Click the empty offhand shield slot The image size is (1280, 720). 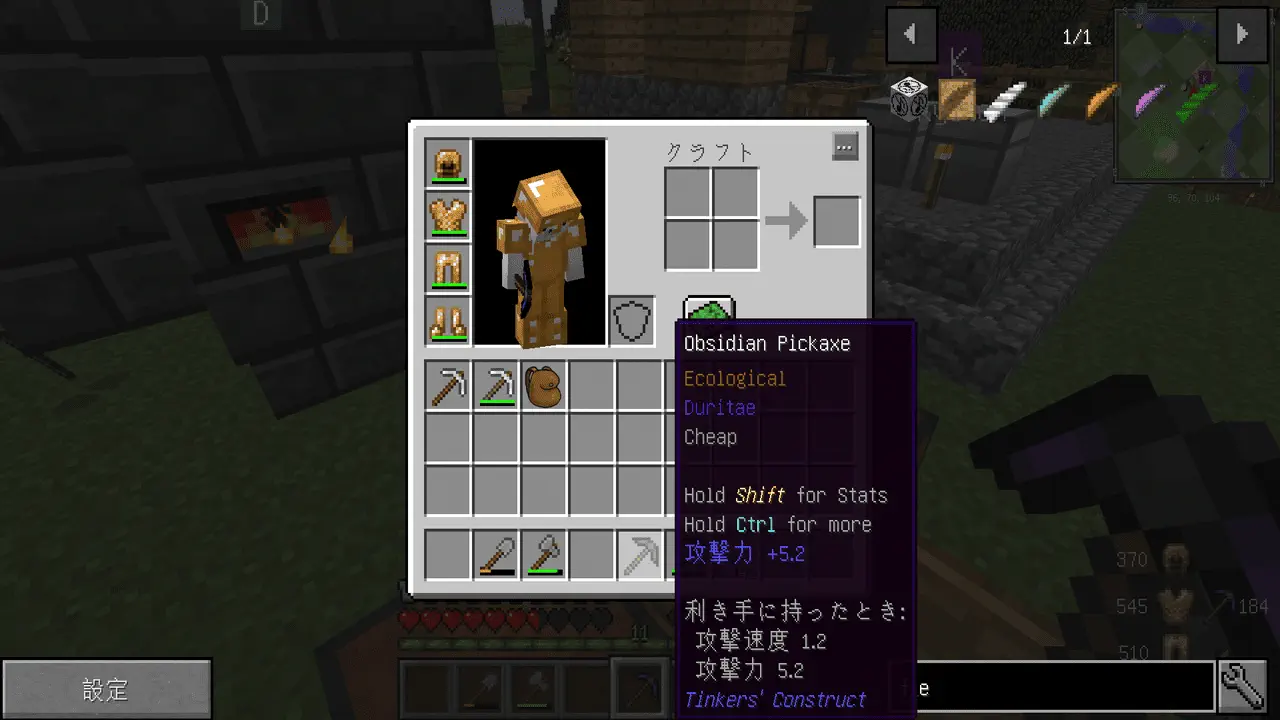click(632, 321)
